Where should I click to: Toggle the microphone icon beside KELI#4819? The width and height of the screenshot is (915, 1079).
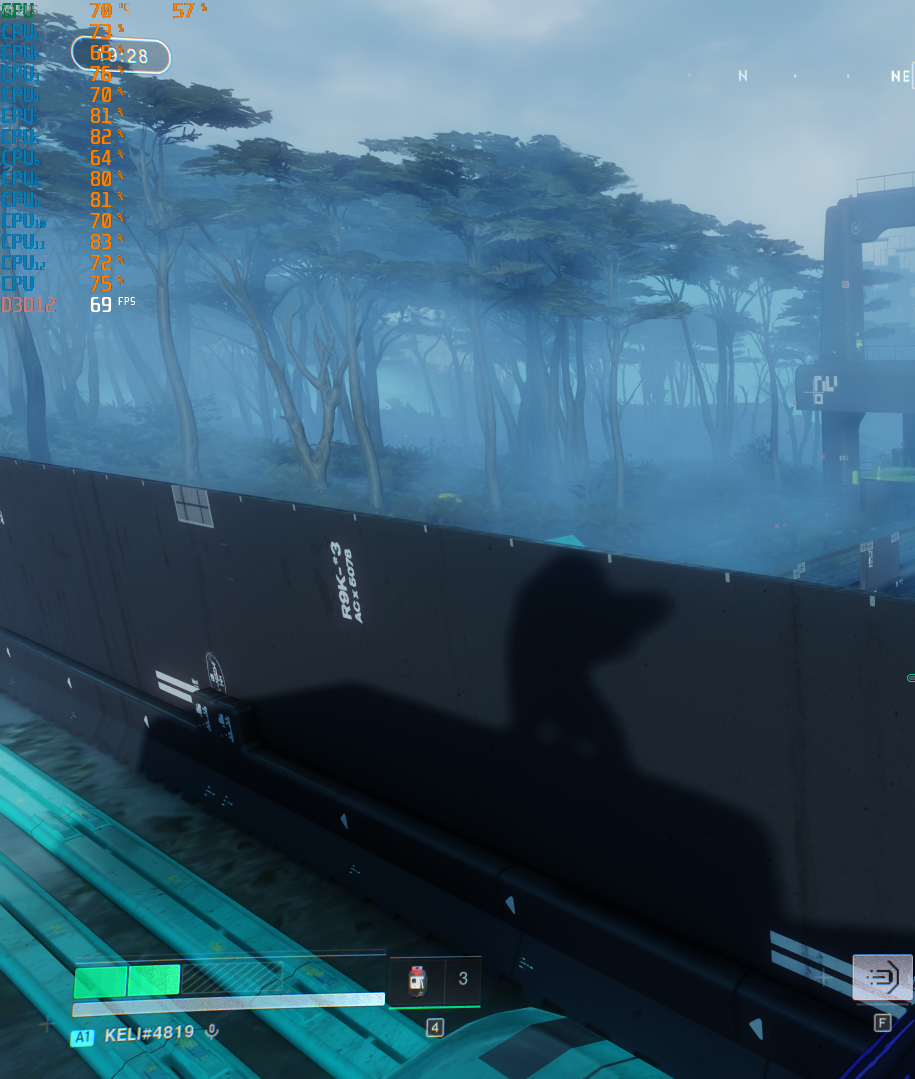coord(211,1034)
